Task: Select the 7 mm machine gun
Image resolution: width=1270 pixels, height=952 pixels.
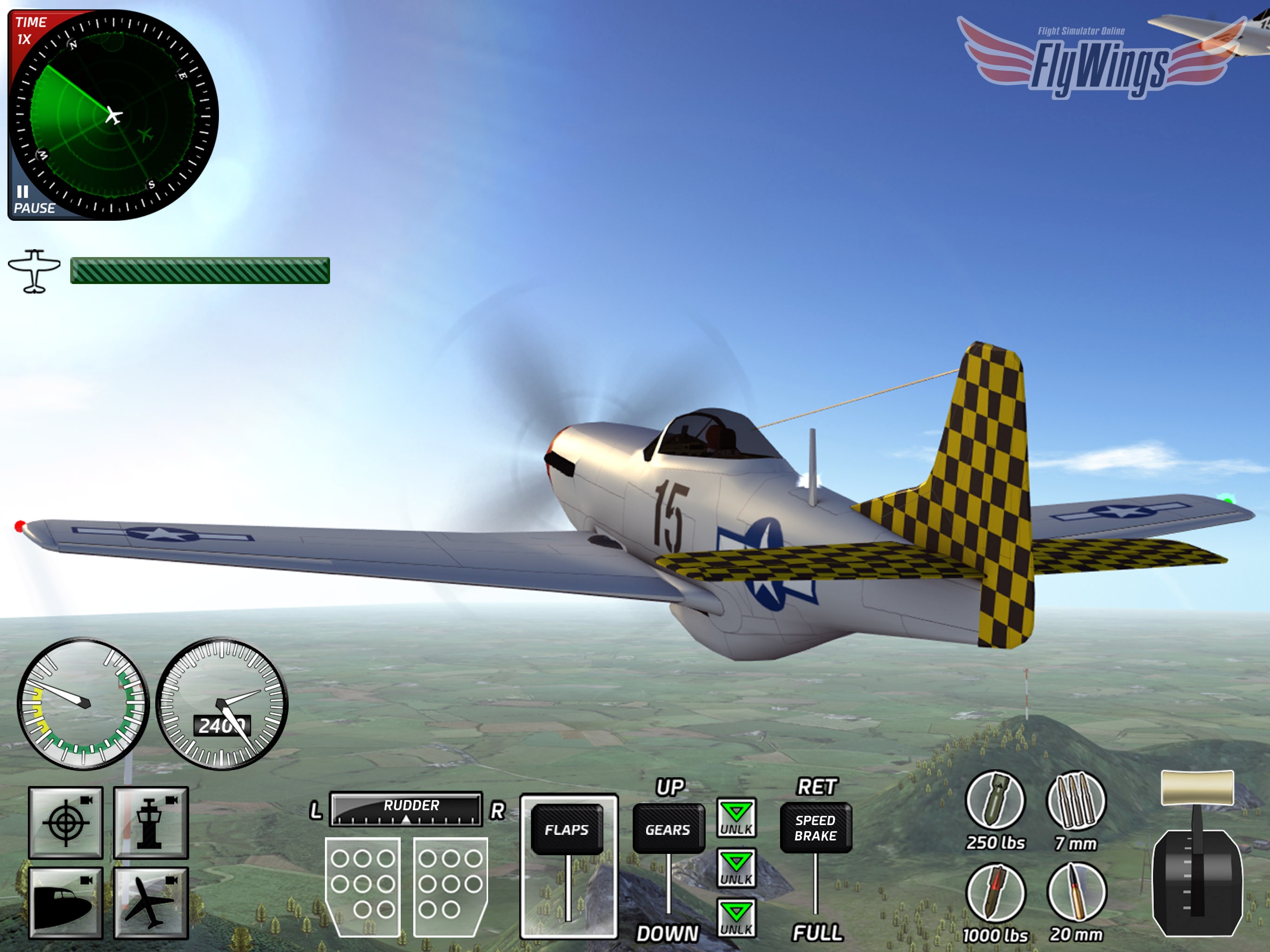Action: pyautogui.click(x=1076, y=801)
